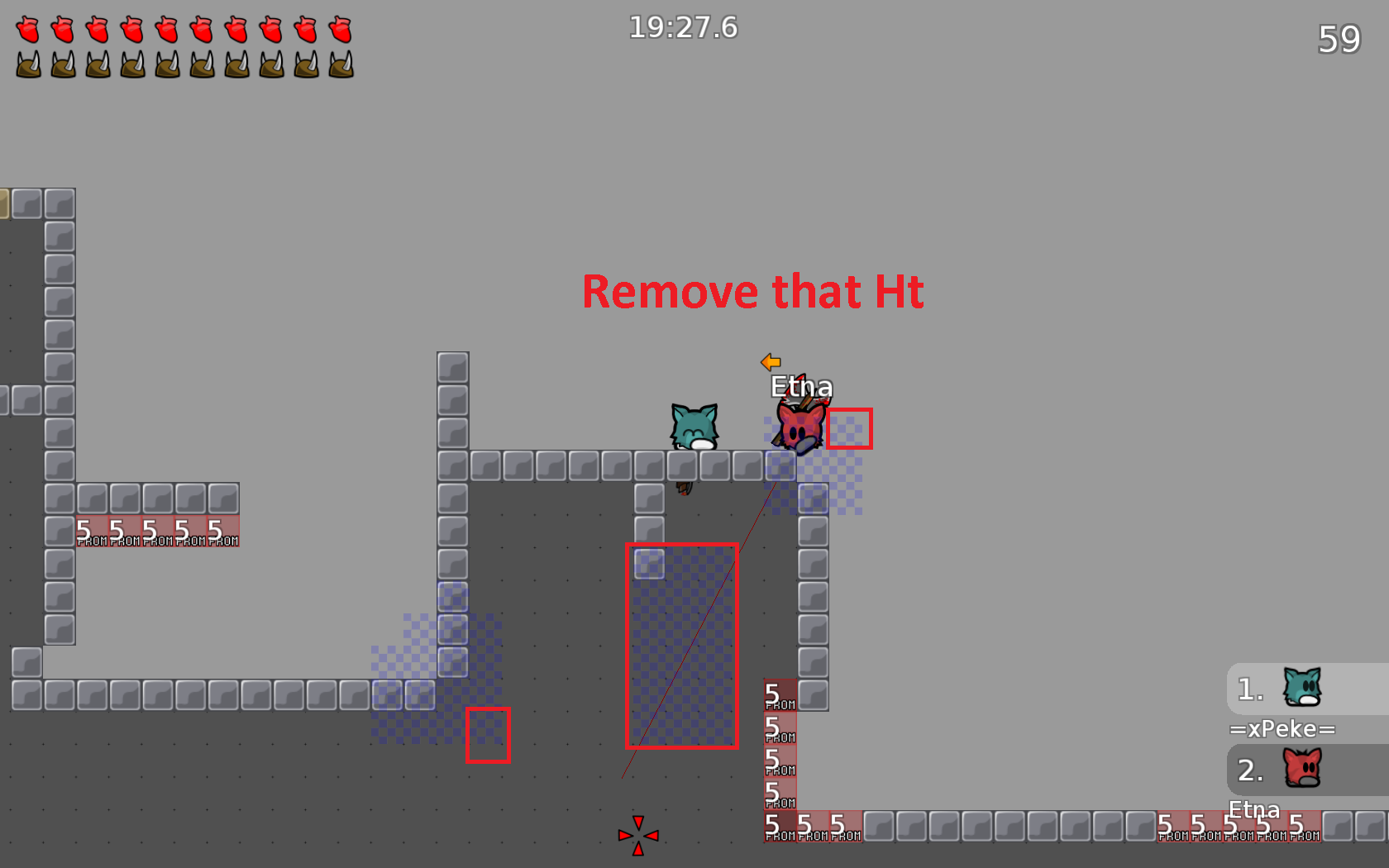Click the Etna label below the red fox avatar
Screen dimensions: 1389x868
pyautogui.click(x=1253, y=810)
